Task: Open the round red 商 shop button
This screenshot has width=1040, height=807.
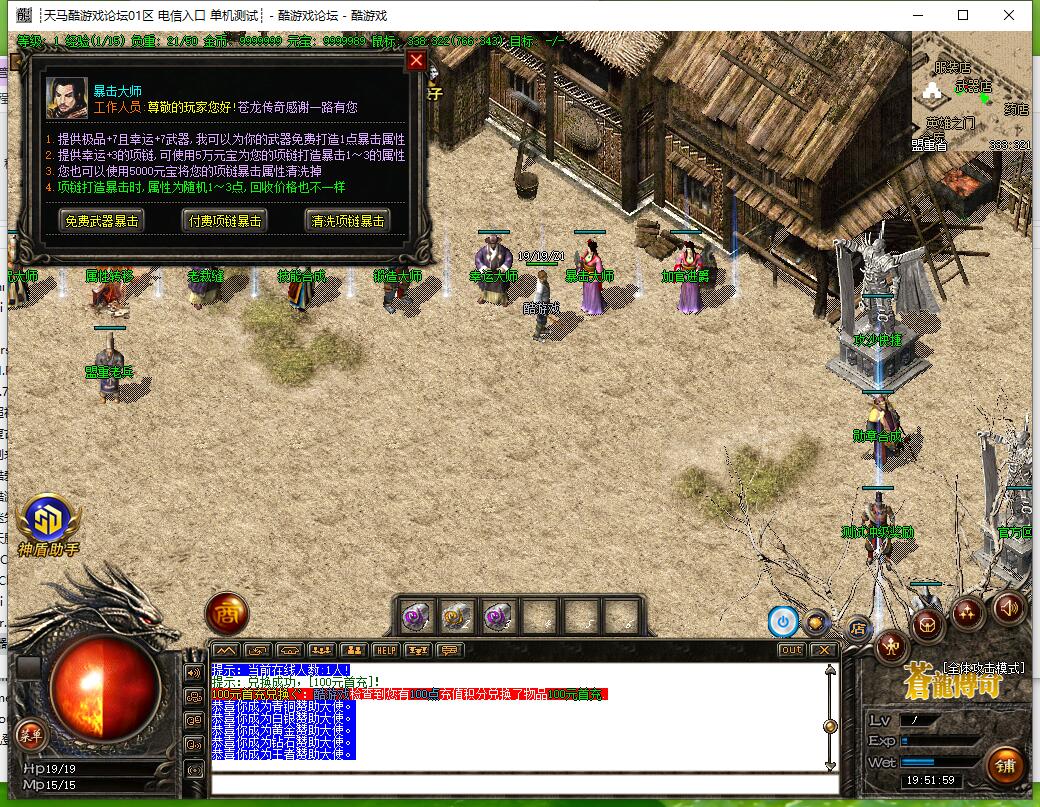Action: [227, 614]
